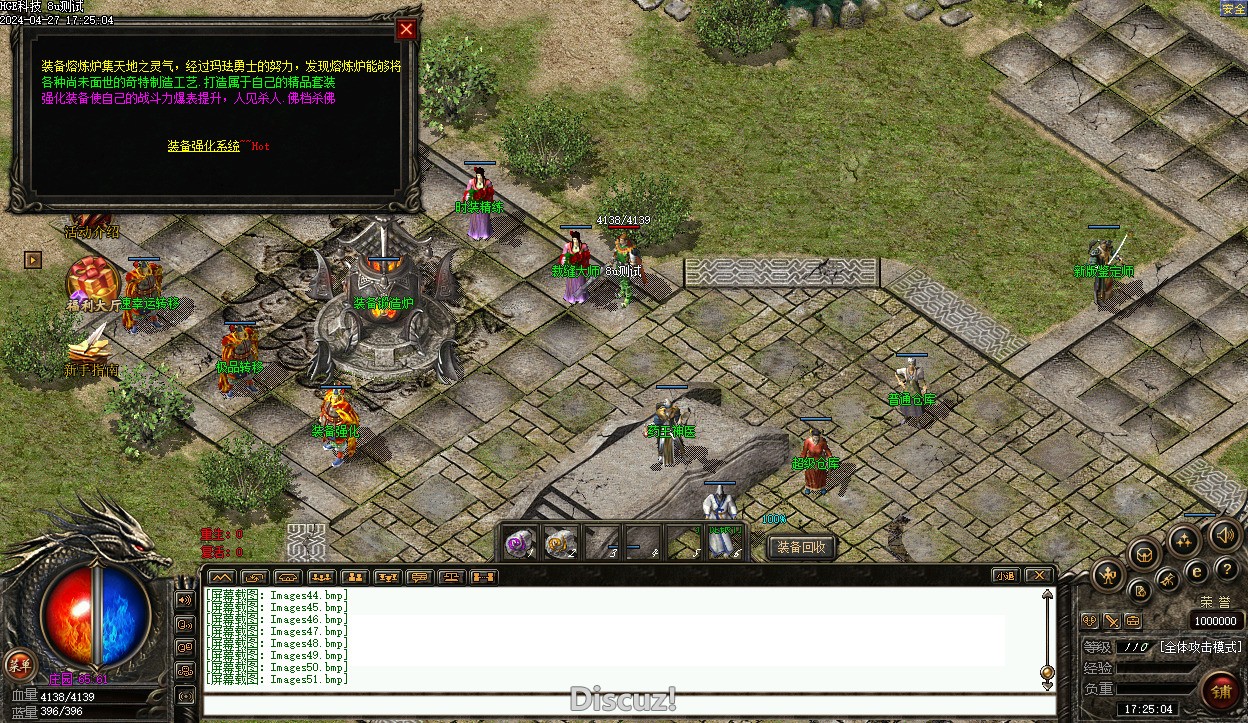Close the equipment furnace dialog

click(406, 30)
